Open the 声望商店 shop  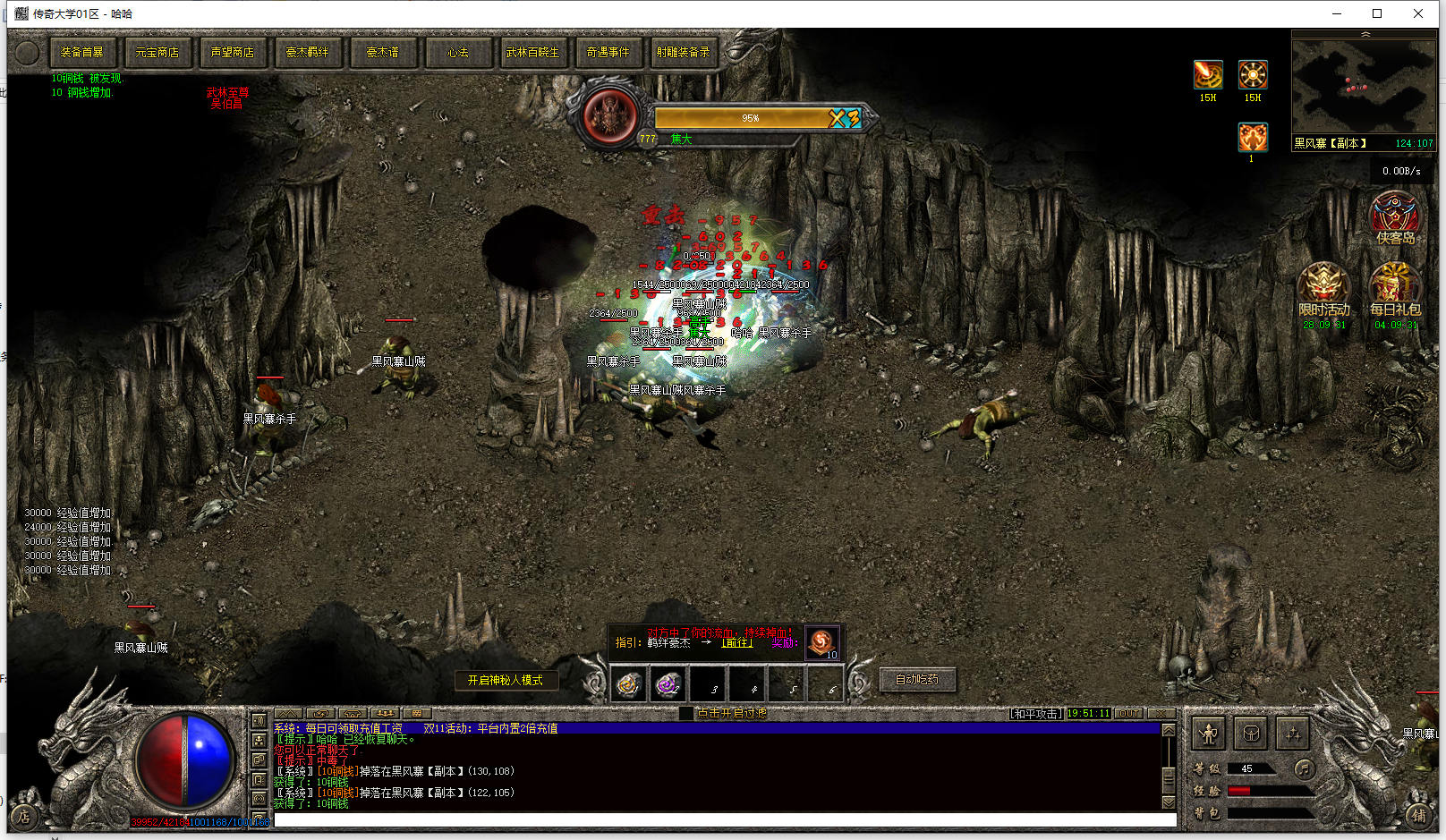point(232,53)
